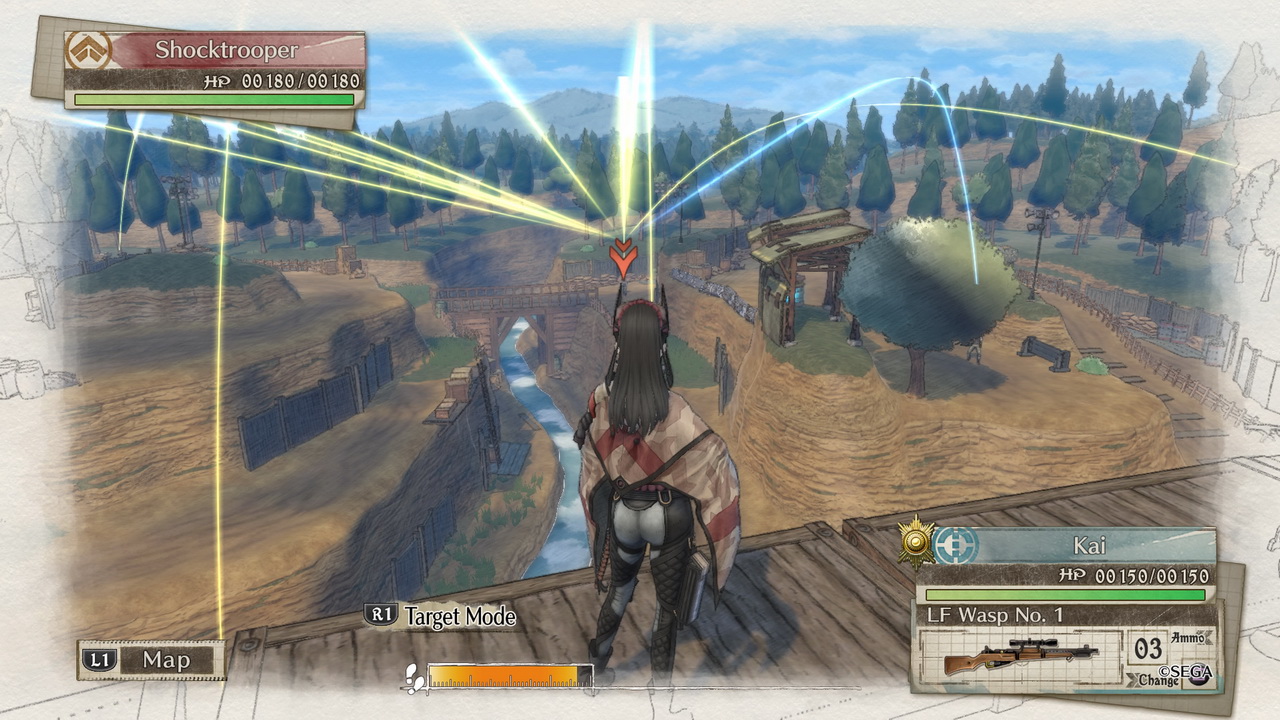This screenshot has height=720, width=1280.
Task: Select Kai's character name panel
Action: 1092,546
